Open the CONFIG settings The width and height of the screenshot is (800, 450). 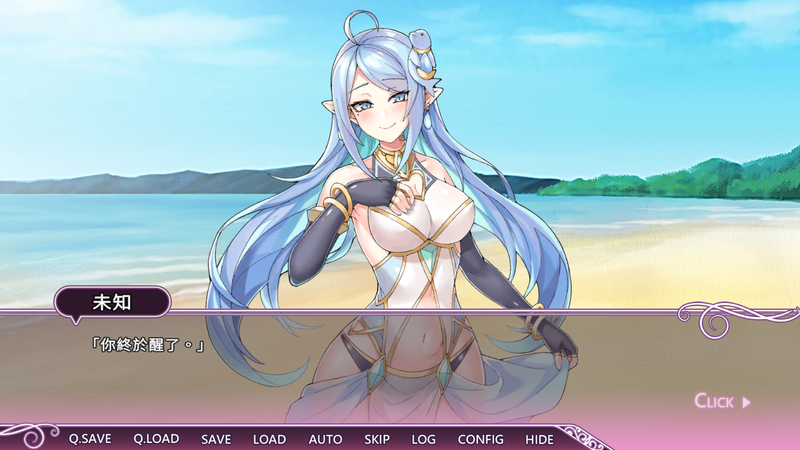(481, 439)
